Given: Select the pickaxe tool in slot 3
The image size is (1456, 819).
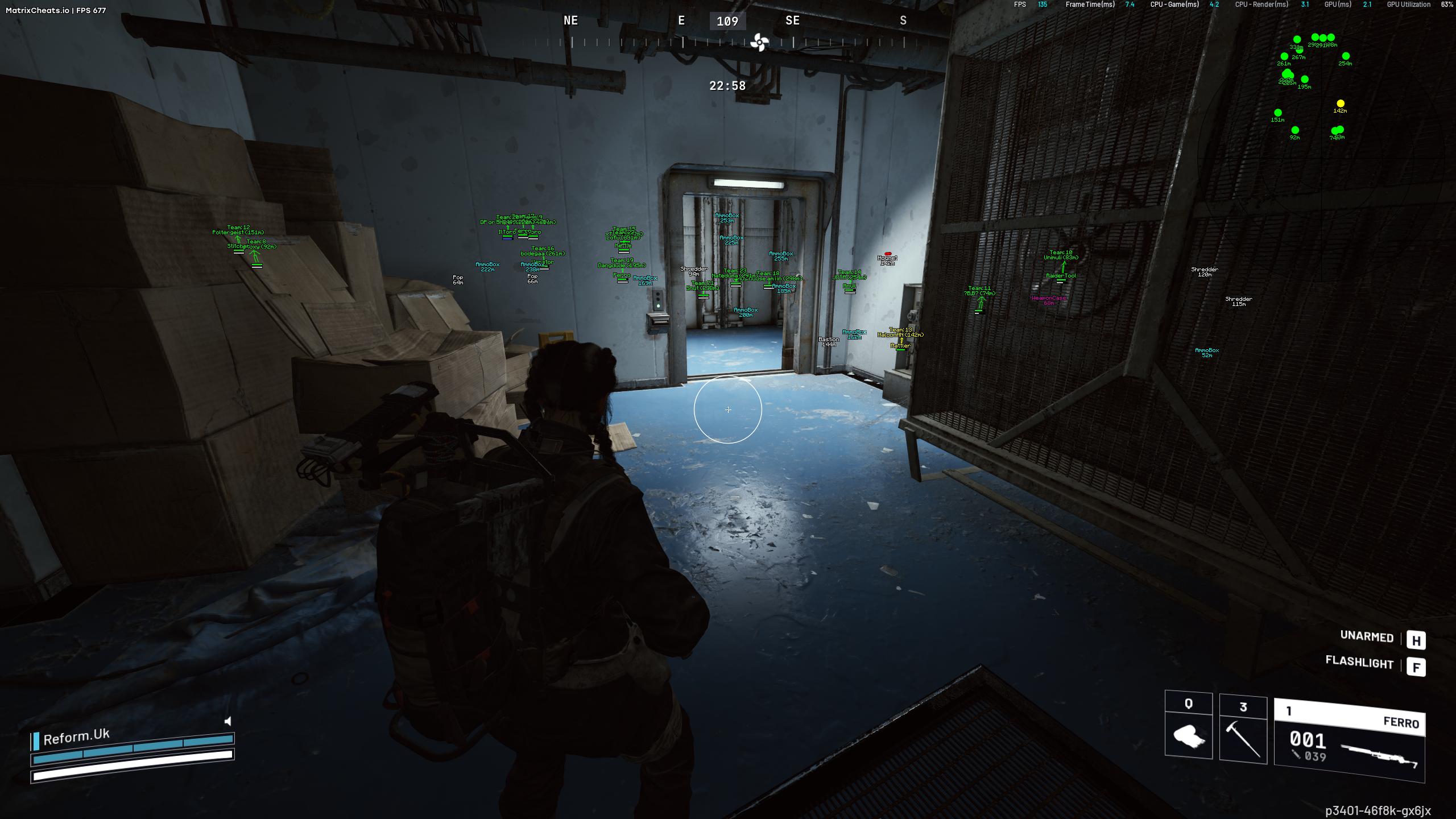Looking at the screenshot, I should (x=1242, y=739).
